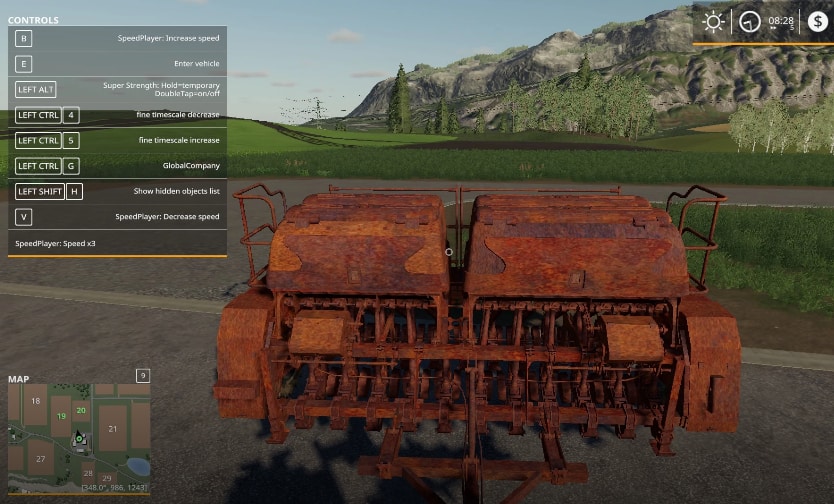
Task: Select the sun weather icon
Action: pyautogui.click(x=713, y=21)
